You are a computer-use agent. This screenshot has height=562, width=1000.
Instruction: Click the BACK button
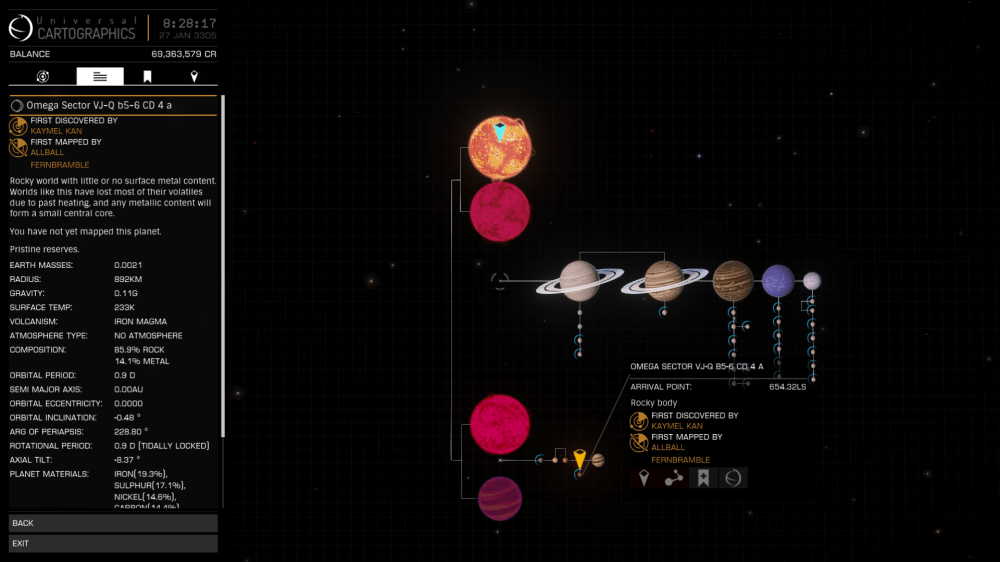point(112,523)
